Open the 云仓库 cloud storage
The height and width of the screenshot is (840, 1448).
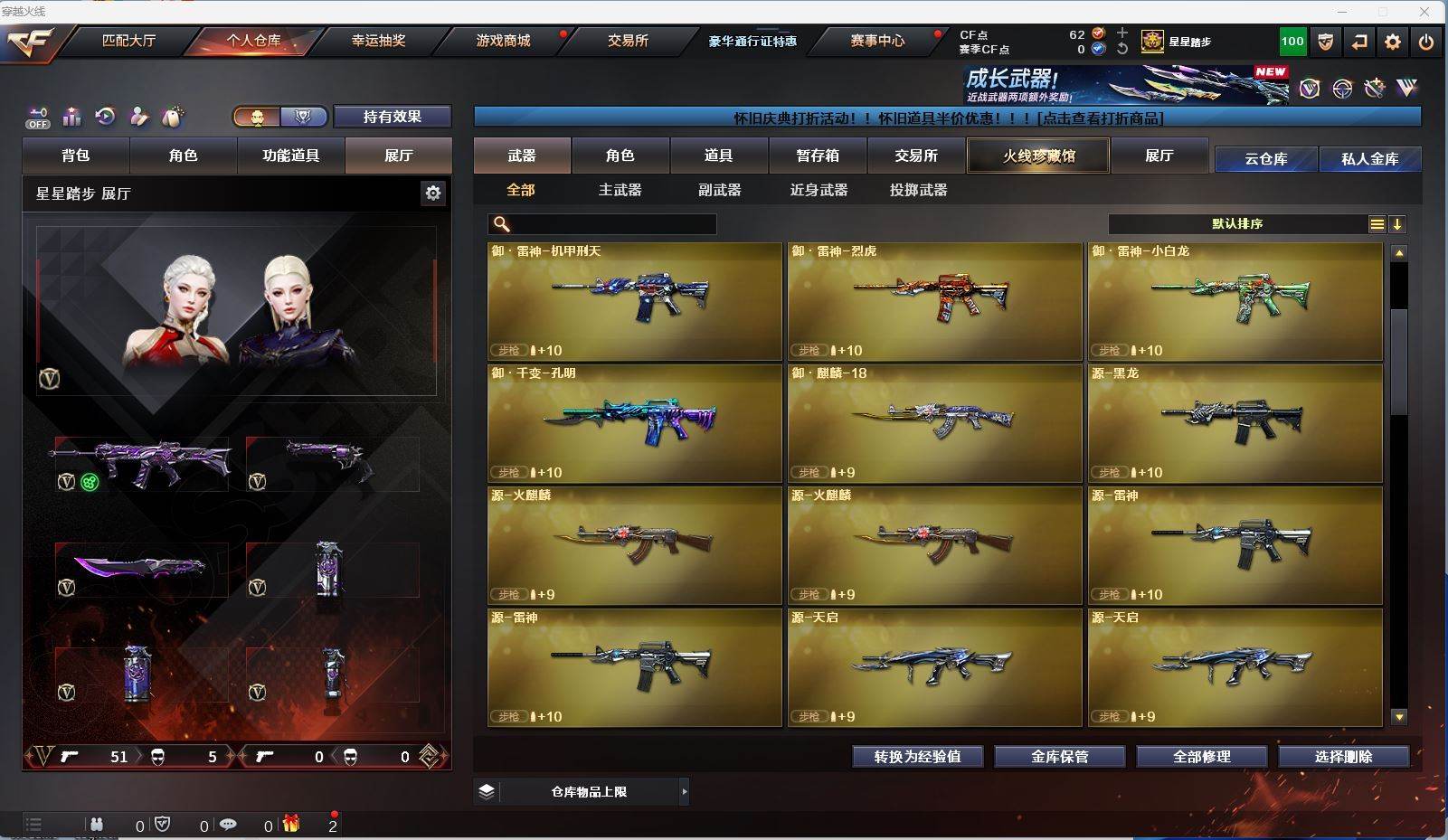click(1265, 159)
